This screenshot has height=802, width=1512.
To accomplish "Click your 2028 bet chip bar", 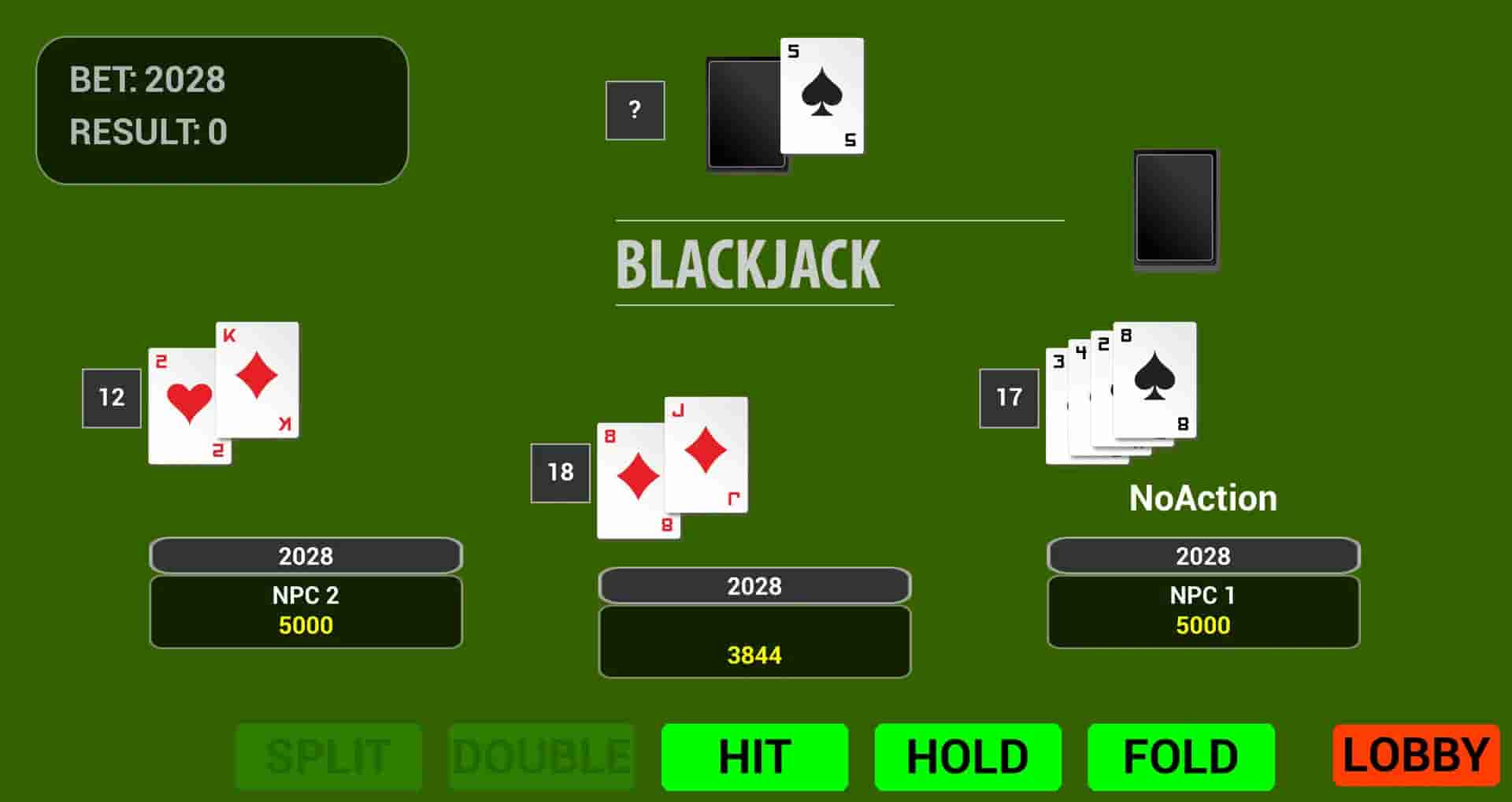I will [754, 586].
